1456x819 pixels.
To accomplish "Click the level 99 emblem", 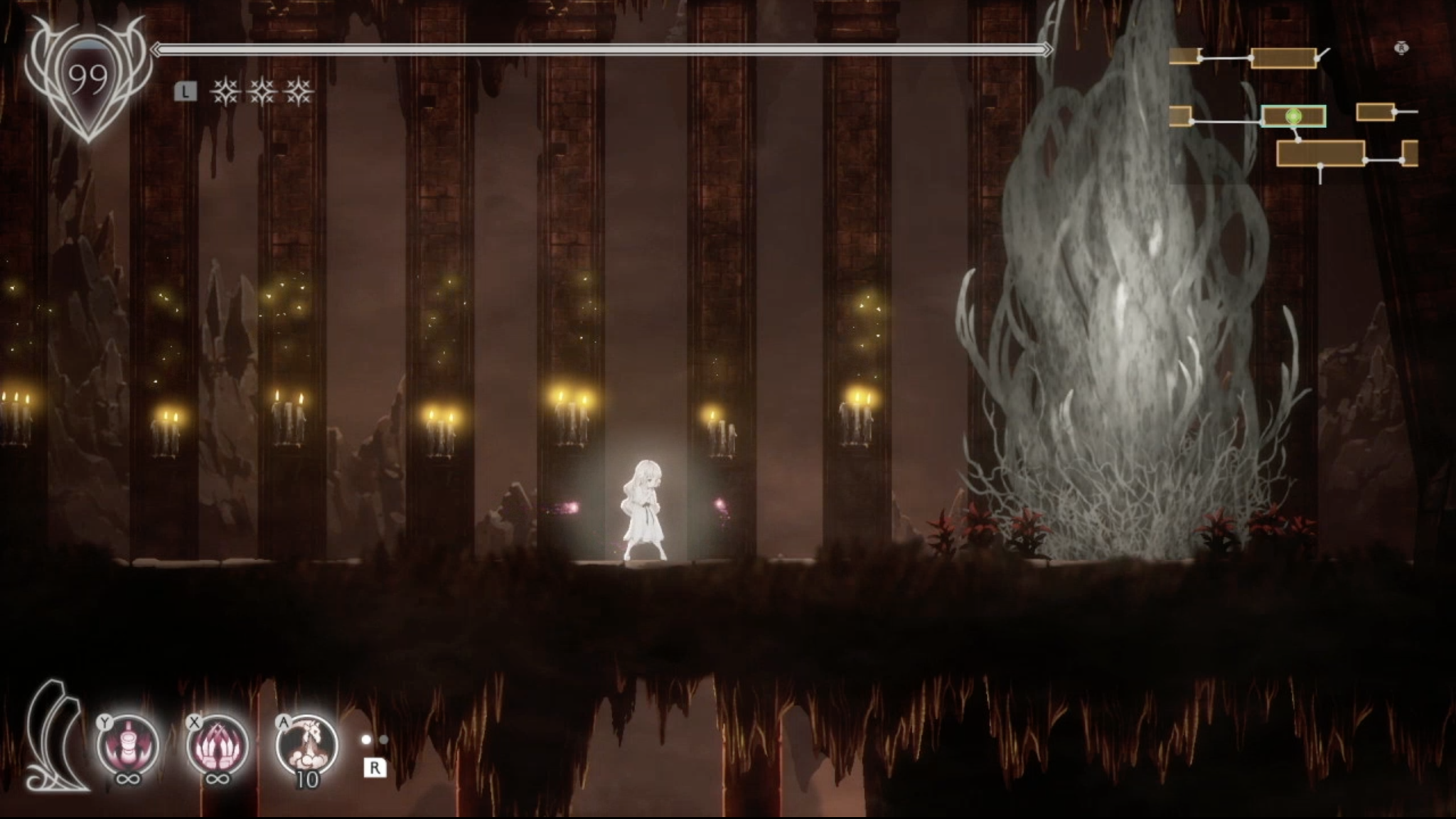I will [88, 77].
